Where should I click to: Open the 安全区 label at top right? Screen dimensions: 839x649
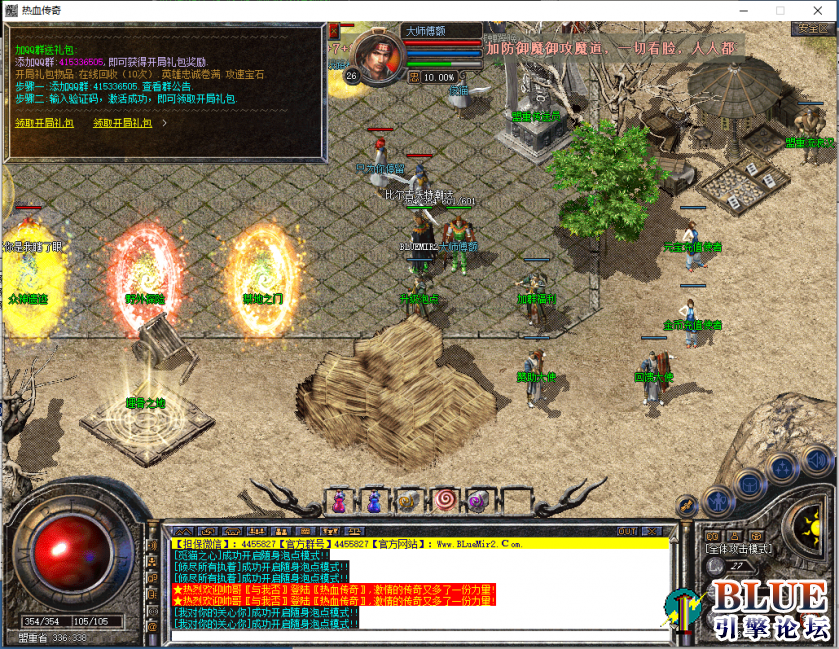[x=812, y=29]
